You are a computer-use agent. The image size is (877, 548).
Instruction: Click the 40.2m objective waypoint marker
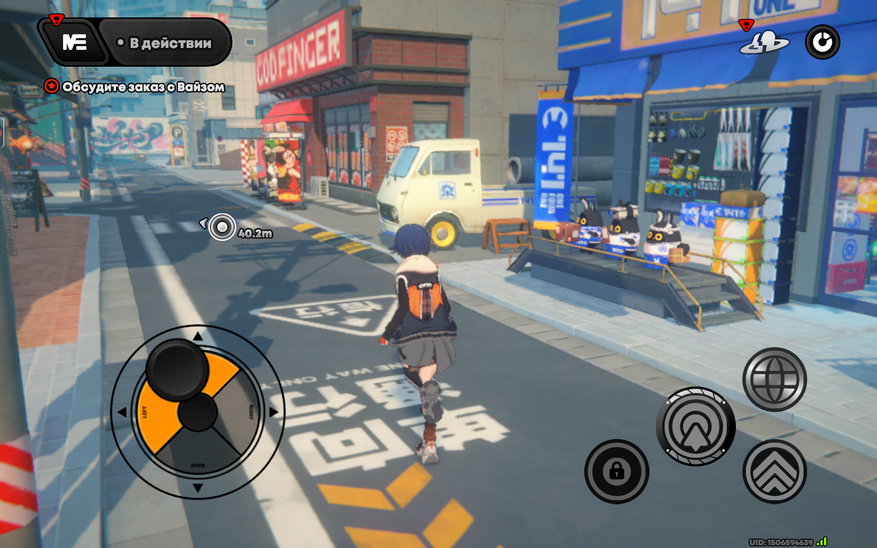[x=222, y=228]
